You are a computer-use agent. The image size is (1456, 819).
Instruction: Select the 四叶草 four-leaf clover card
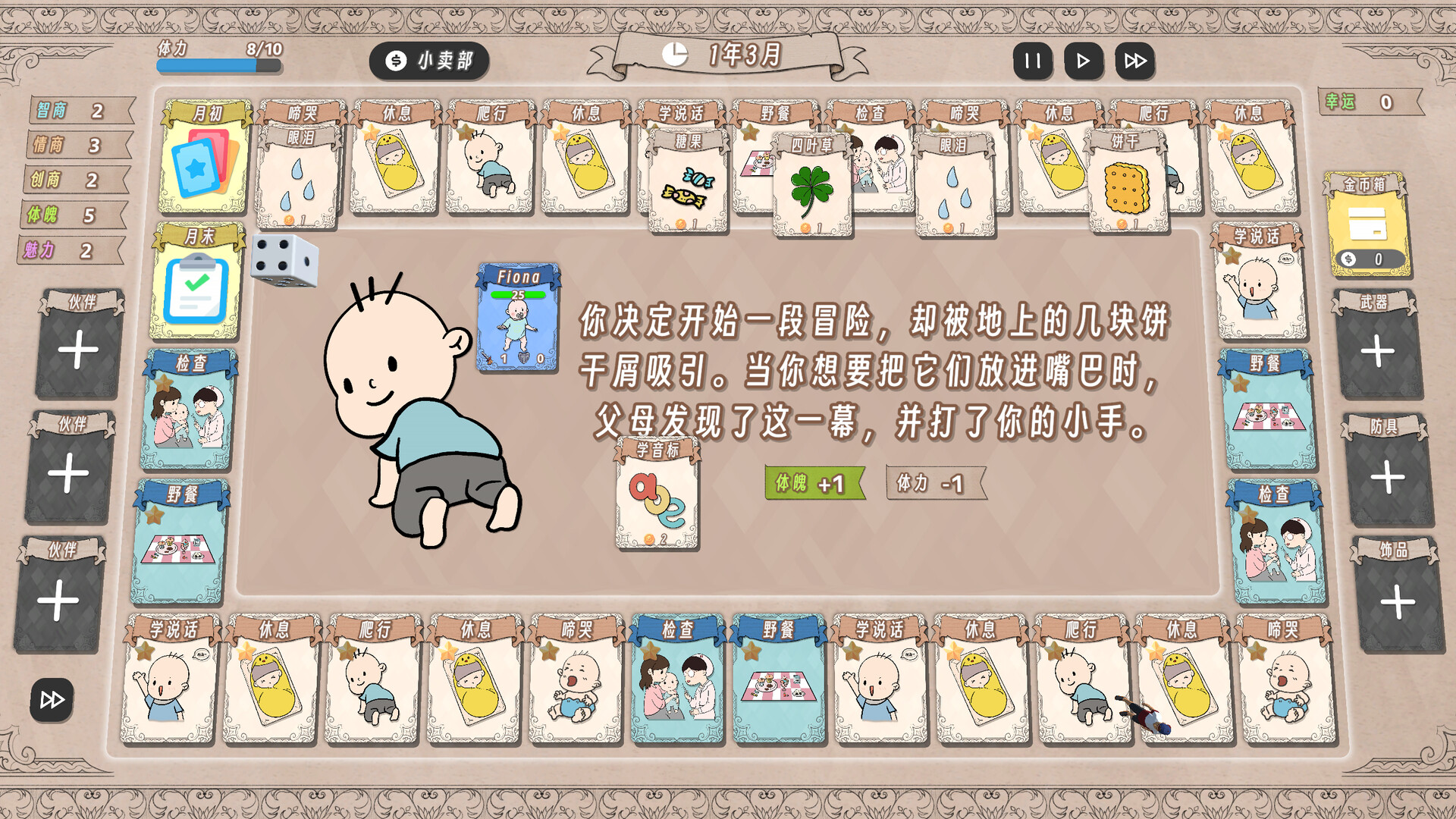point(811,184)
